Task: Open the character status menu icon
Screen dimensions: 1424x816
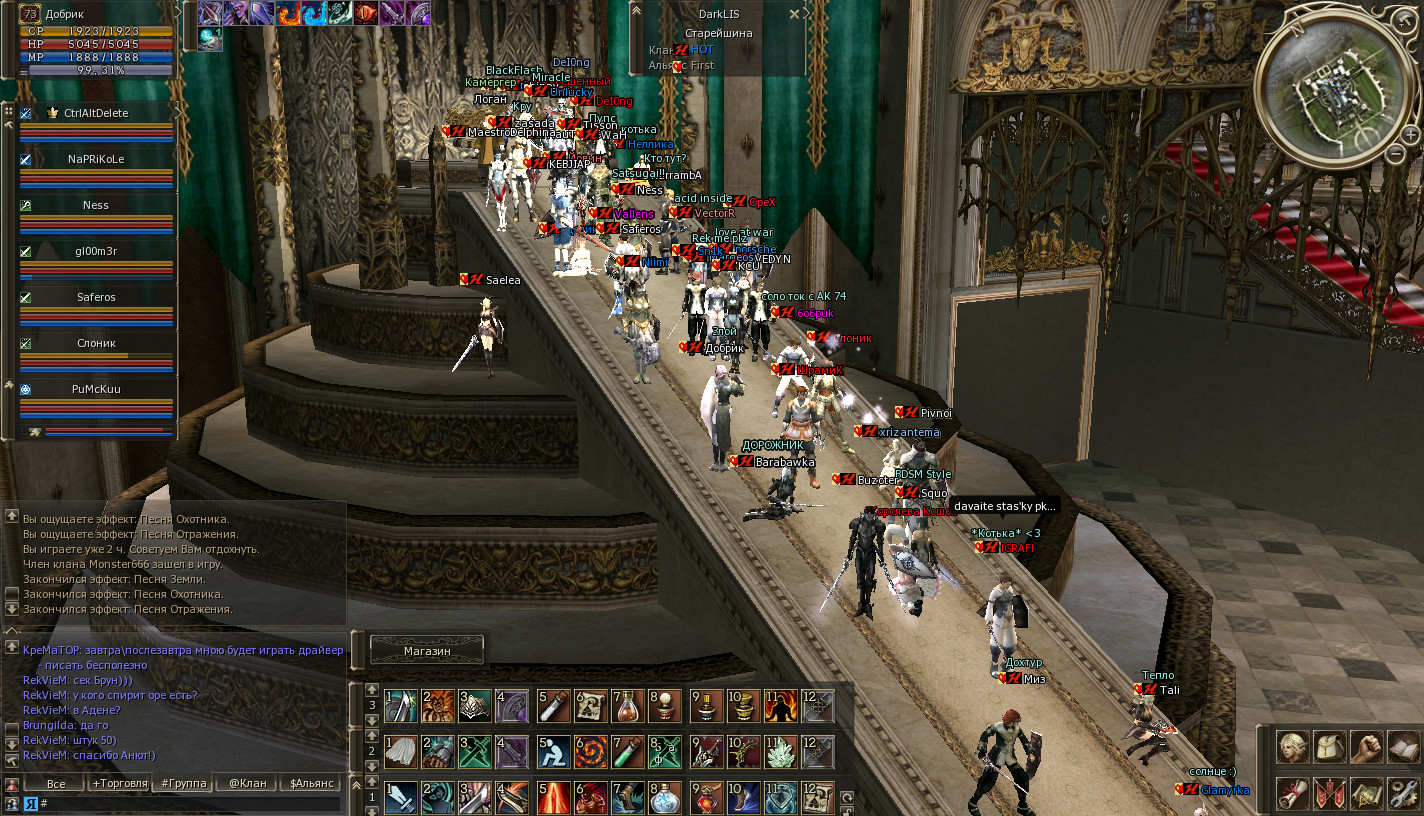Action: tap(1291, 746)
